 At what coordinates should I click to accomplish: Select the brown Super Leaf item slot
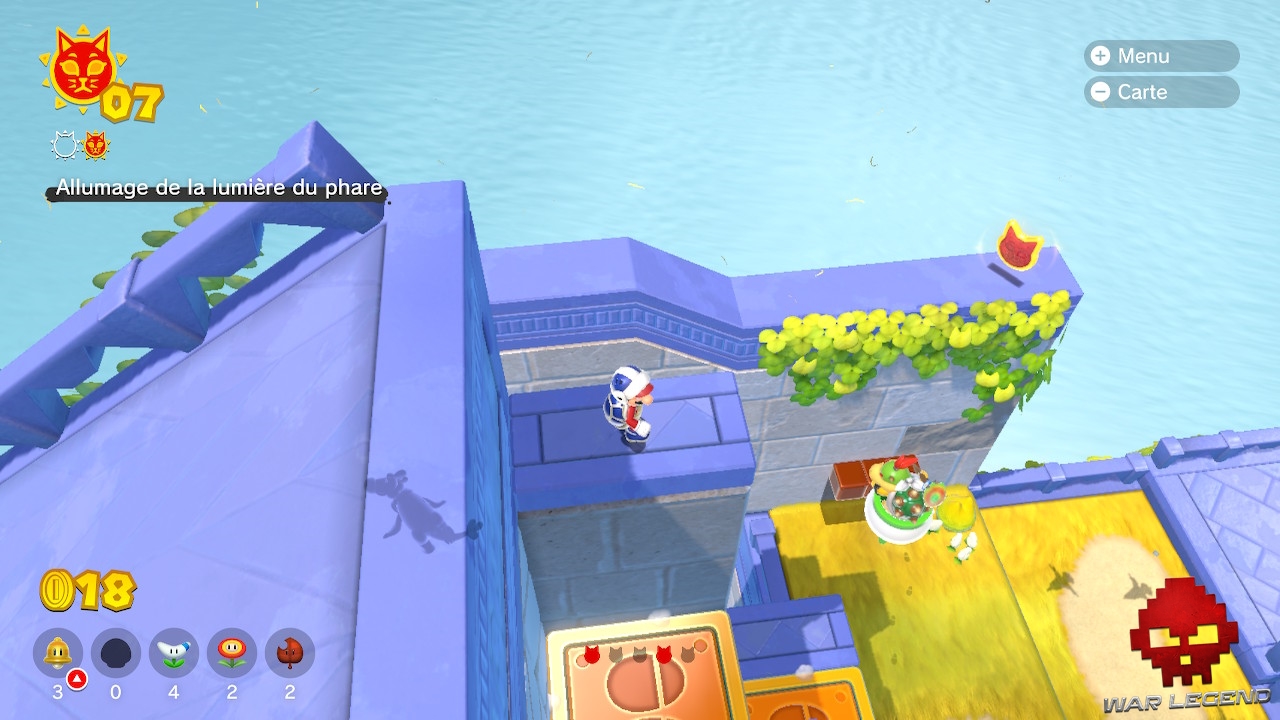click(290, 653)
